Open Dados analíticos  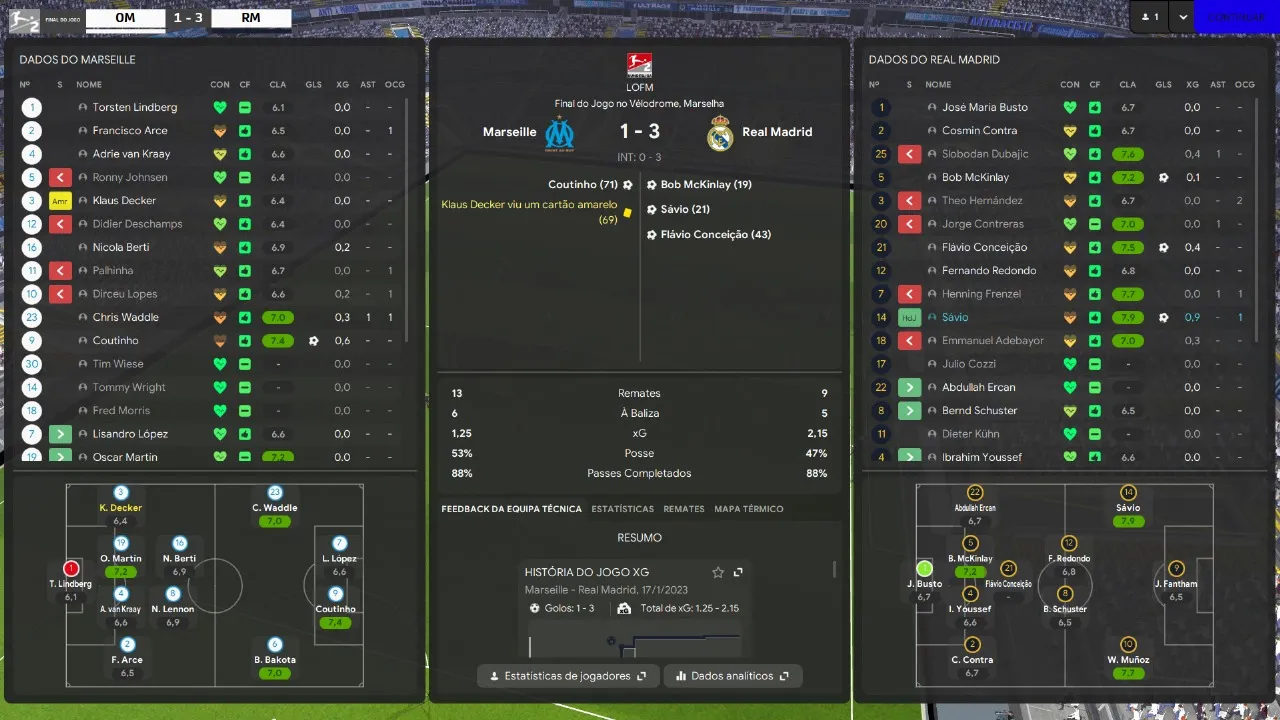[733, 676]
